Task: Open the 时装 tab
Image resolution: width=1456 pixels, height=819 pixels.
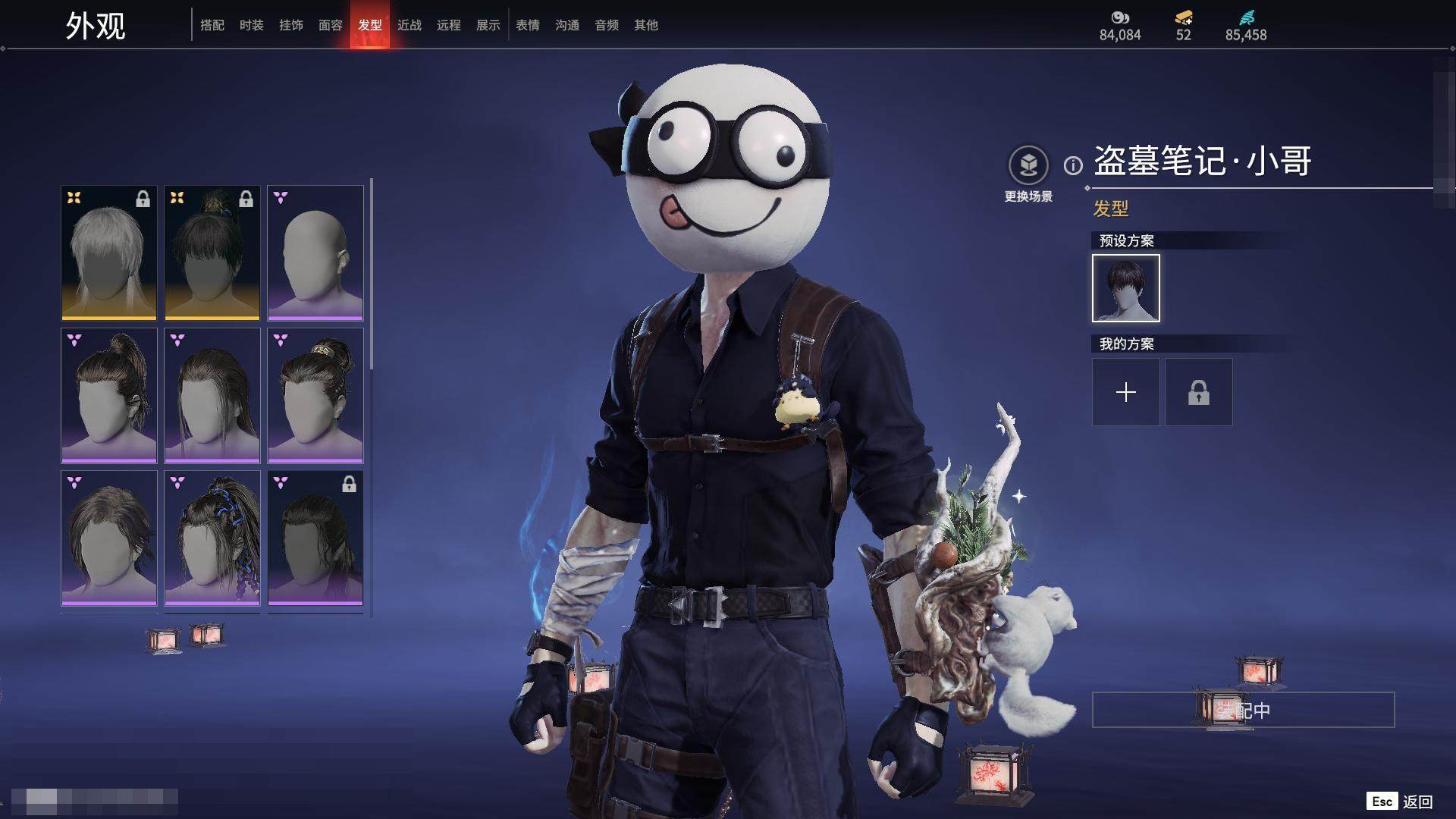Action: click(252, 25)
